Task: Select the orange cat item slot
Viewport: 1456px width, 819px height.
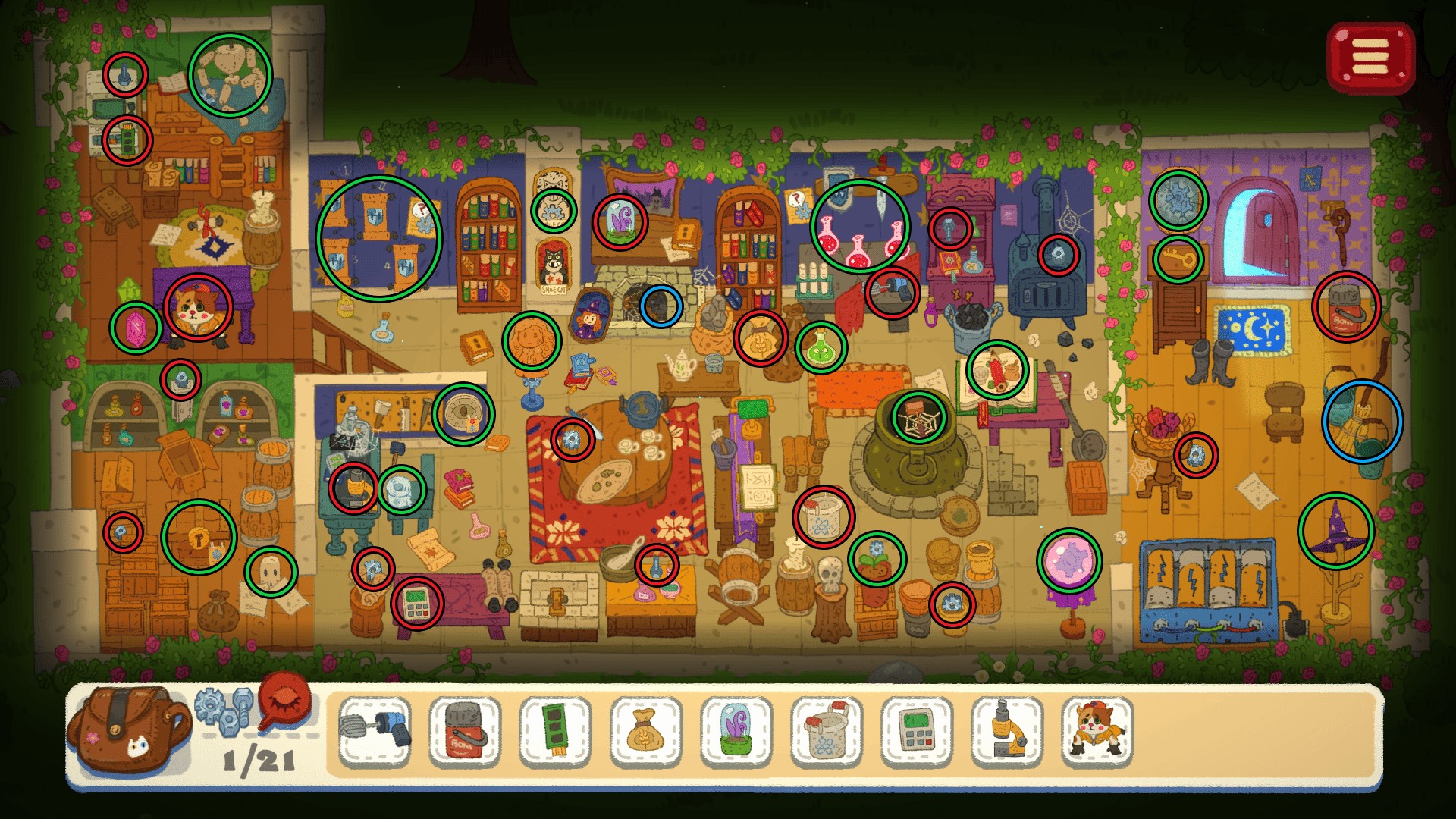Action: click(1097, 731)
